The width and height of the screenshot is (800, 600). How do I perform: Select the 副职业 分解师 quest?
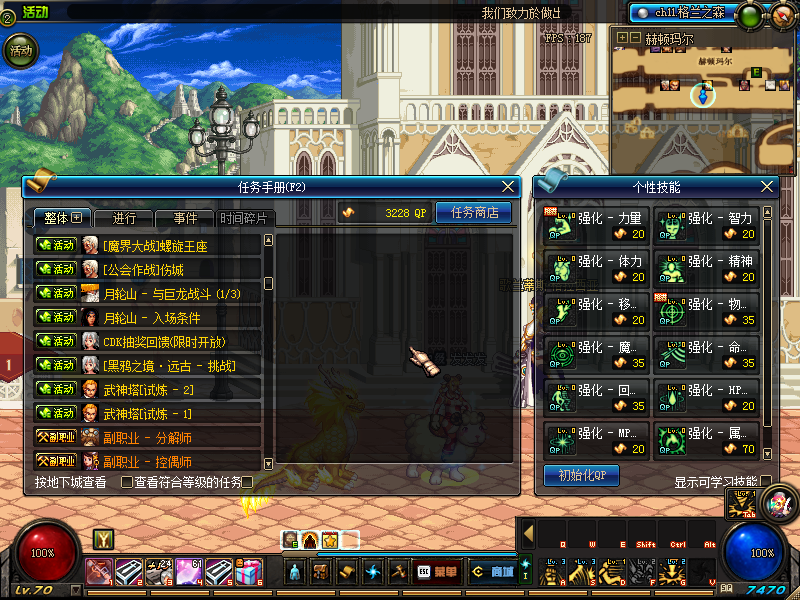(x=147, y=437)
